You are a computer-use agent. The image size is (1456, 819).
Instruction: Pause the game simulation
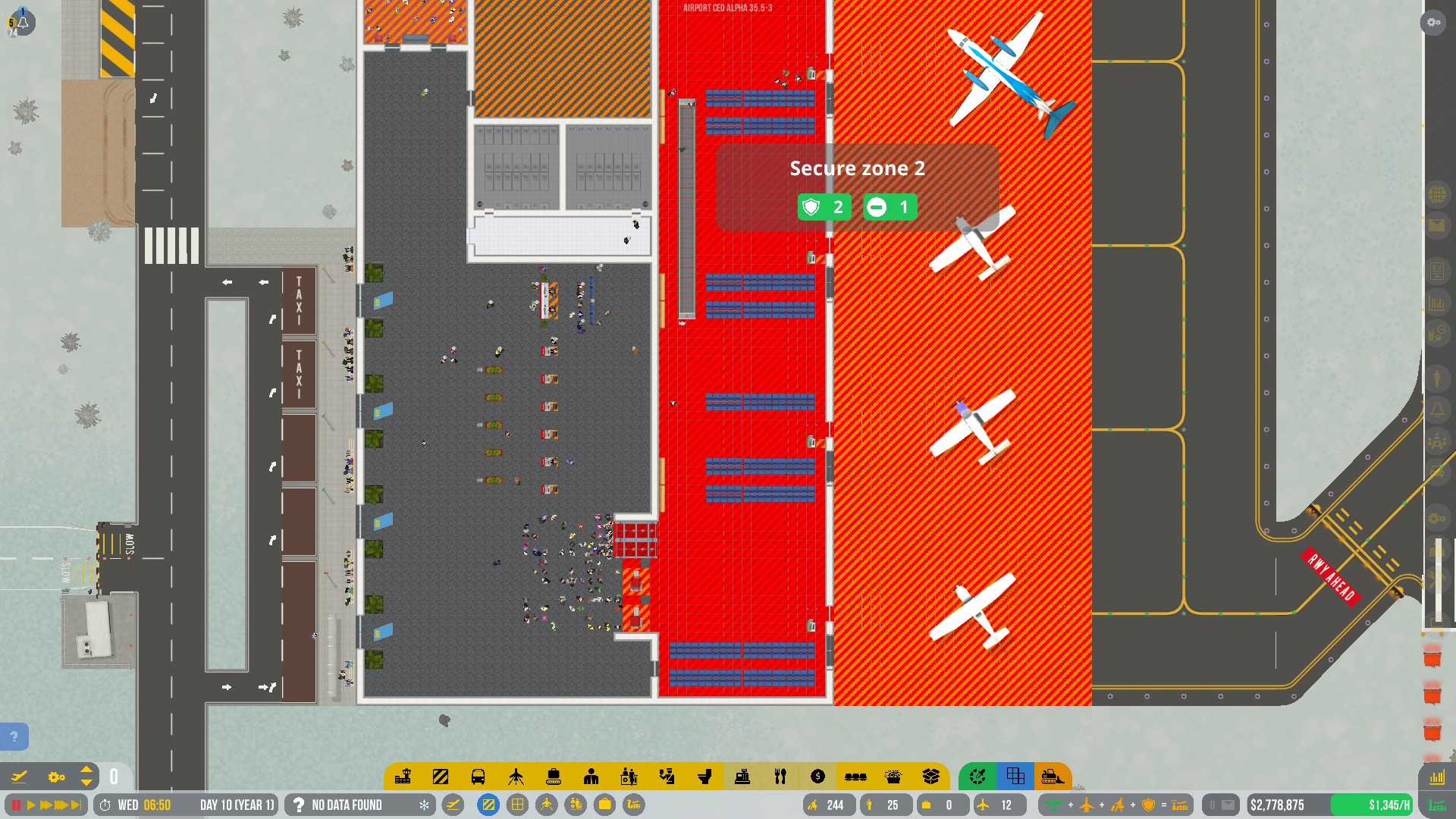tap(17, 805)
